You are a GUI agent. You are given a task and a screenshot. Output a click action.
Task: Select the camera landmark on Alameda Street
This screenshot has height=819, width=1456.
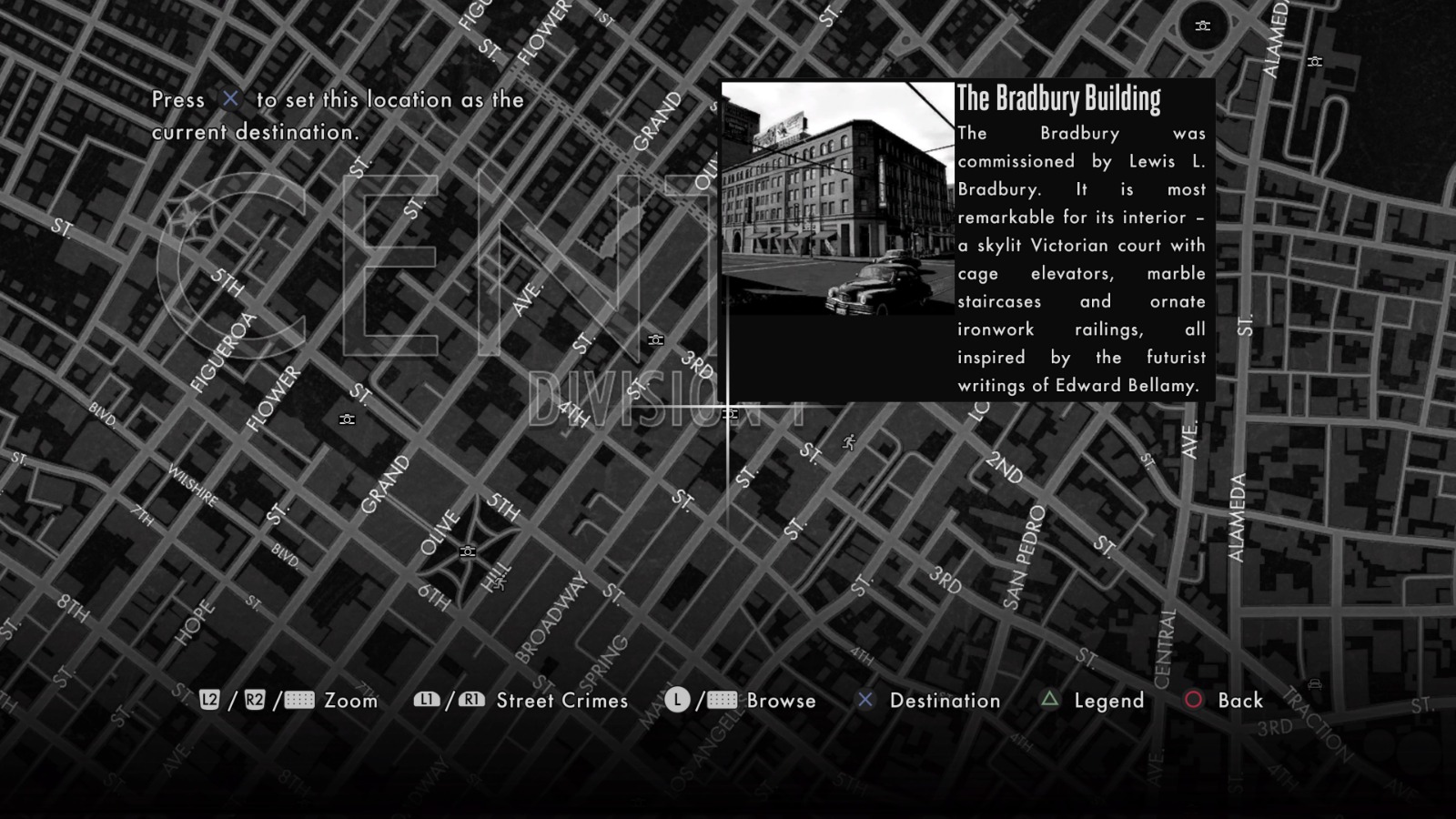(x=1314, y=62)
